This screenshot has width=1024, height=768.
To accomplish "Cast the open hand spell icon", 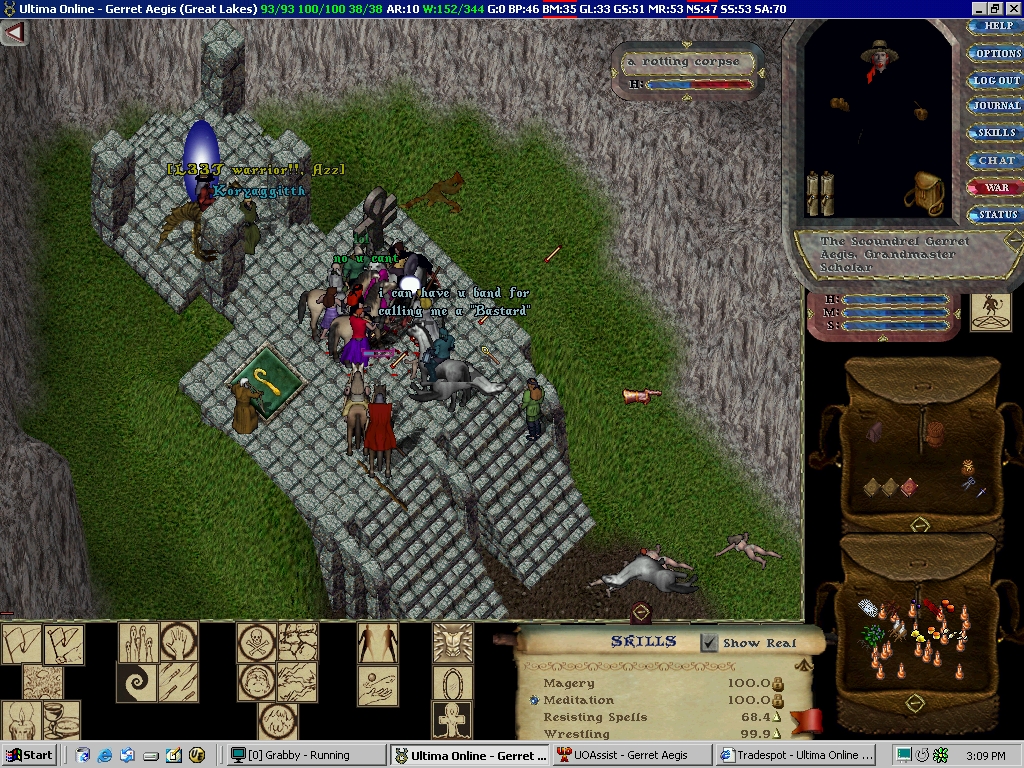I will point(179,642).
